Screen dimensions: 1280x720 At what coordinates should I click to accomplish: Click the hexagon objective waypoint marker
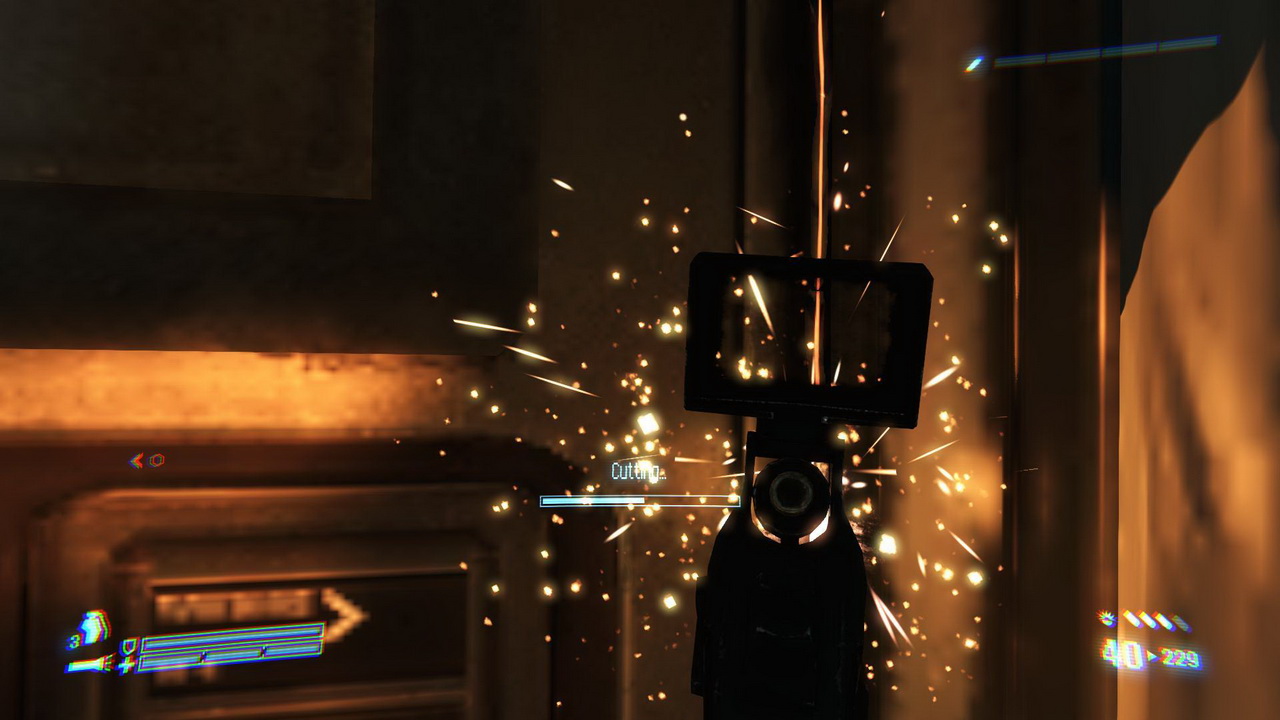coord(157,460)
